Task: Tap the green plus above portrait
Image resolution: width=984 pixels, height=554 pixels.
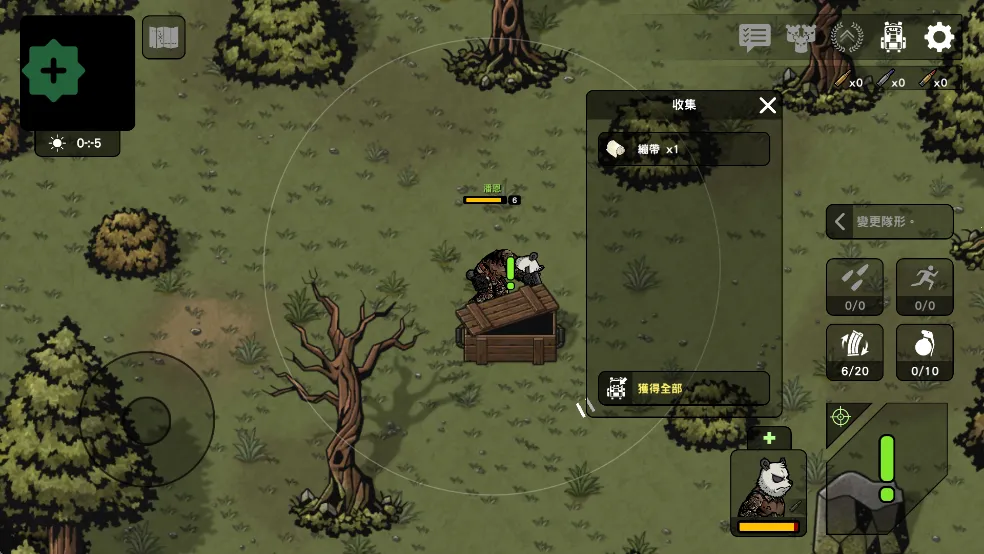Action: click(x=768, y=438)
